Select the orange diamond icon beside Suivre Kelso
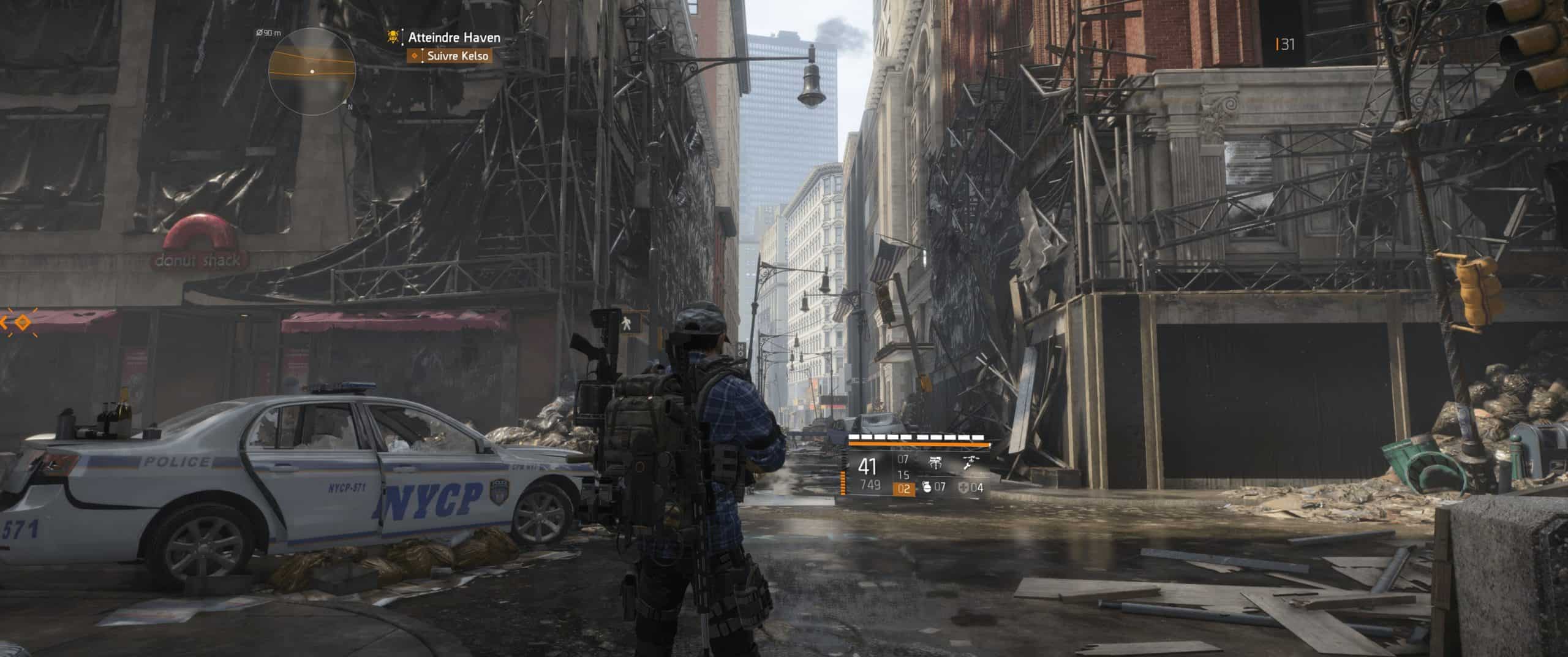This screenshot has height=657, width=1568. [x=415, y=56]
